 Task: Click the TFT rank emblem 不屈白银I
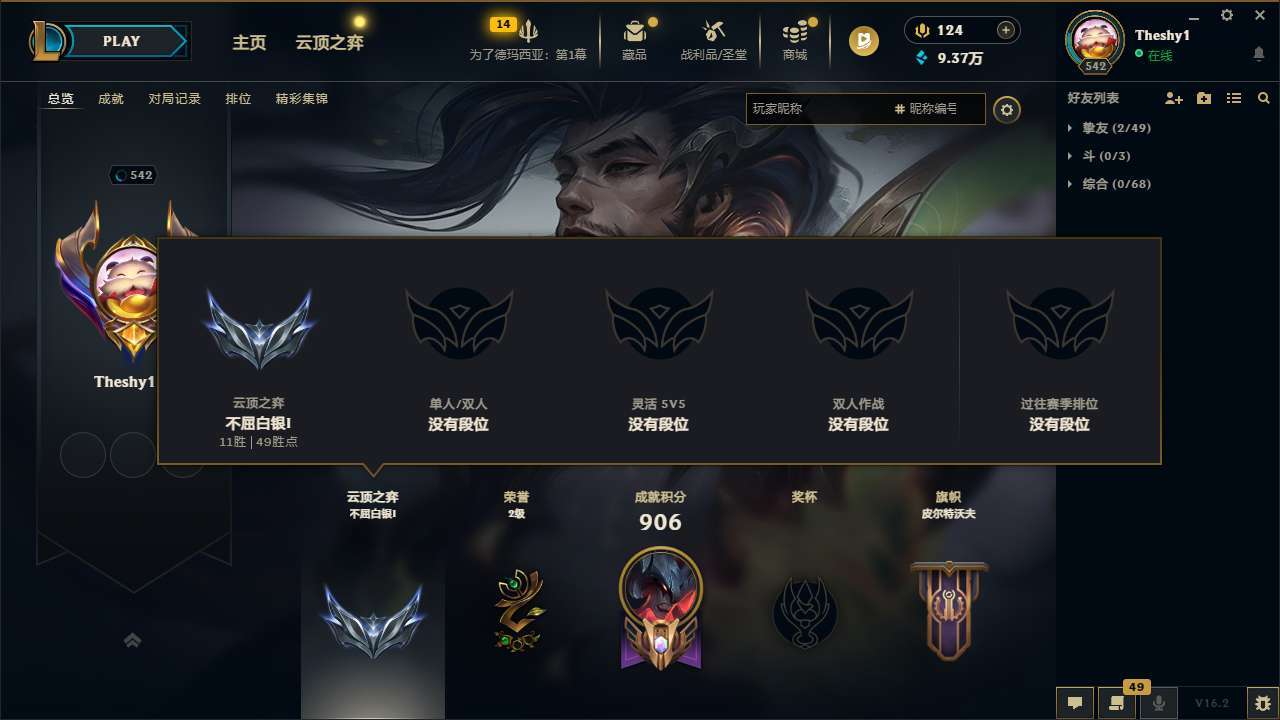point(259,322)
